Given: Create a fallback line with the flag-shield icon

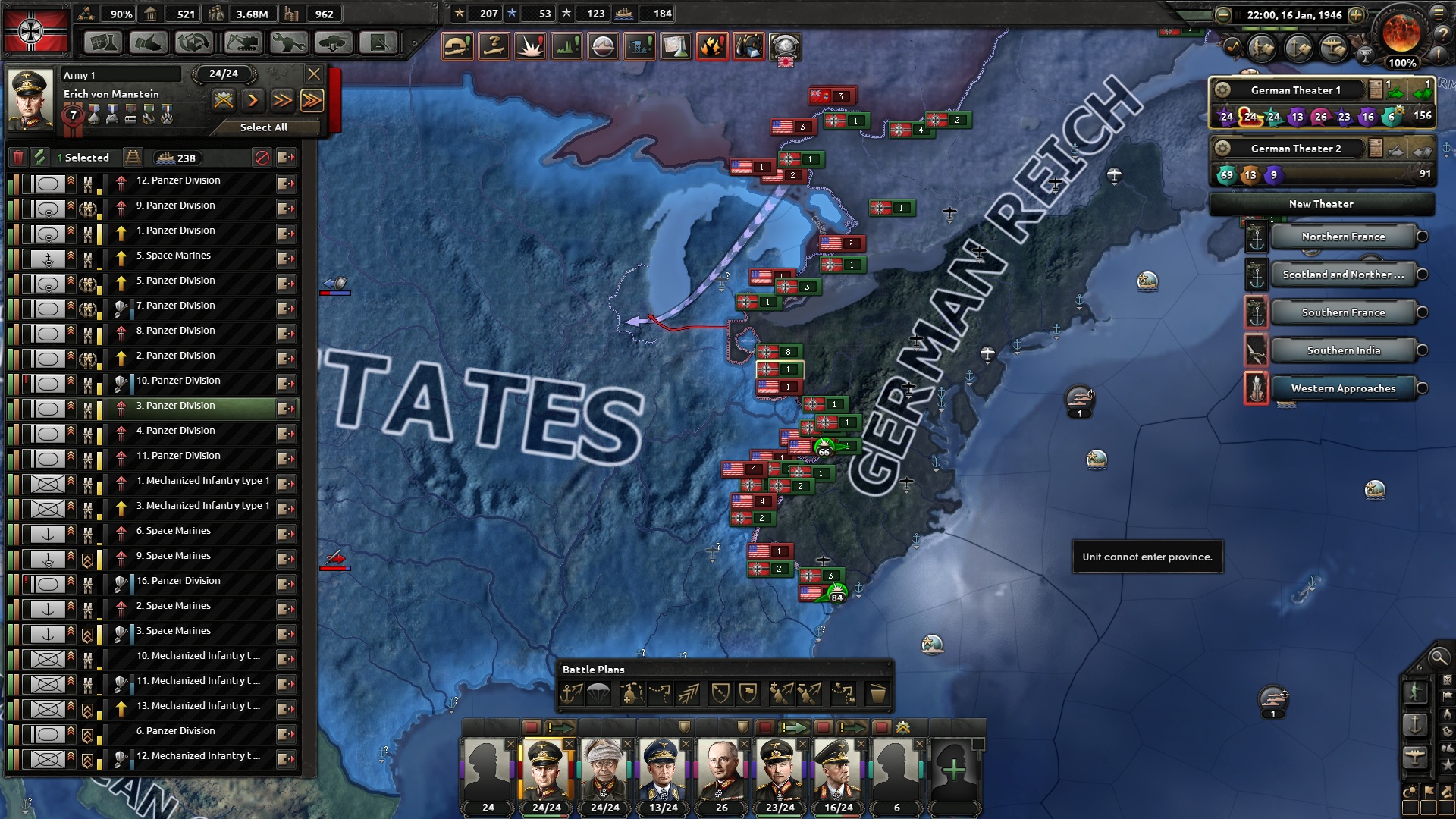Looking at the screenshot, I should 748,692.
